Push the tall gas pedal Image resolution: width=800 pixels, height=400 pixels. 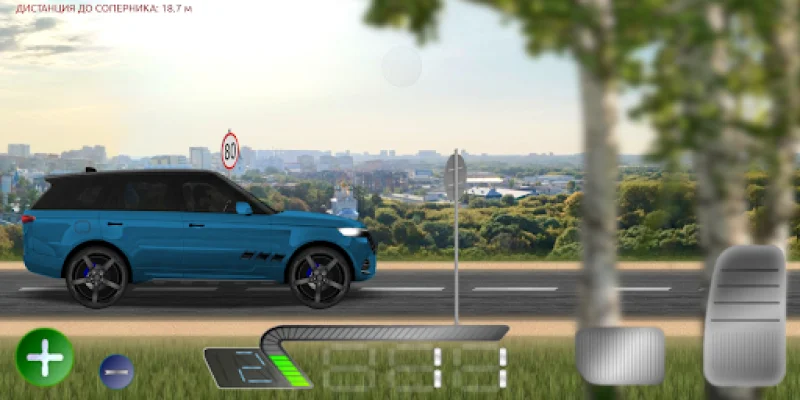pyautogui.click(x=744, y=315)
